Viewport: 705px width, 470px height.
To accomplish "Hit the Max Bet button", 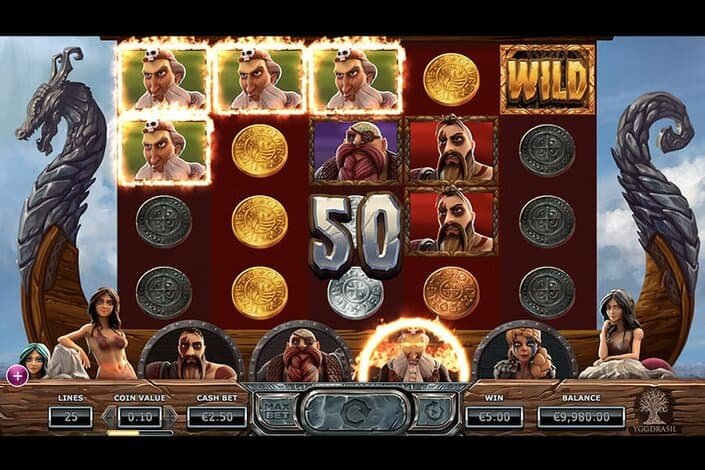I will click(276, 410).
